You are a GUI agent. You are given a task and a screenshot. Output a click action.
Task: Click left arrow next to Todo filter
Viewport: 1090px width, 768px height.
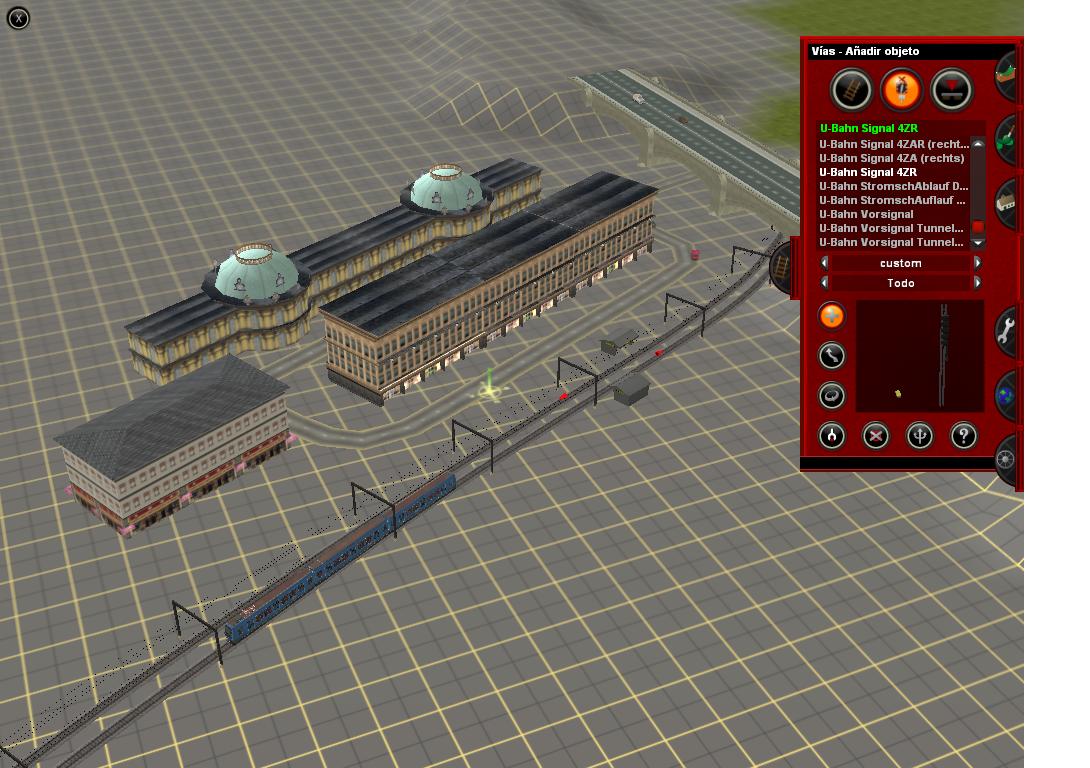click(825, 283)
